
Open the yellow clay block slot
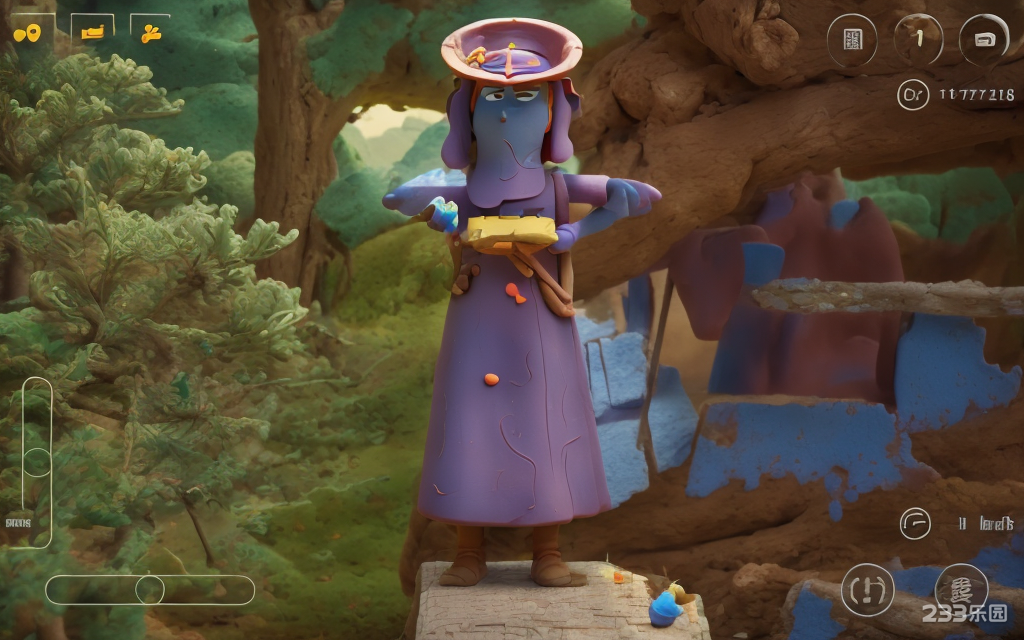pos(92,32)
